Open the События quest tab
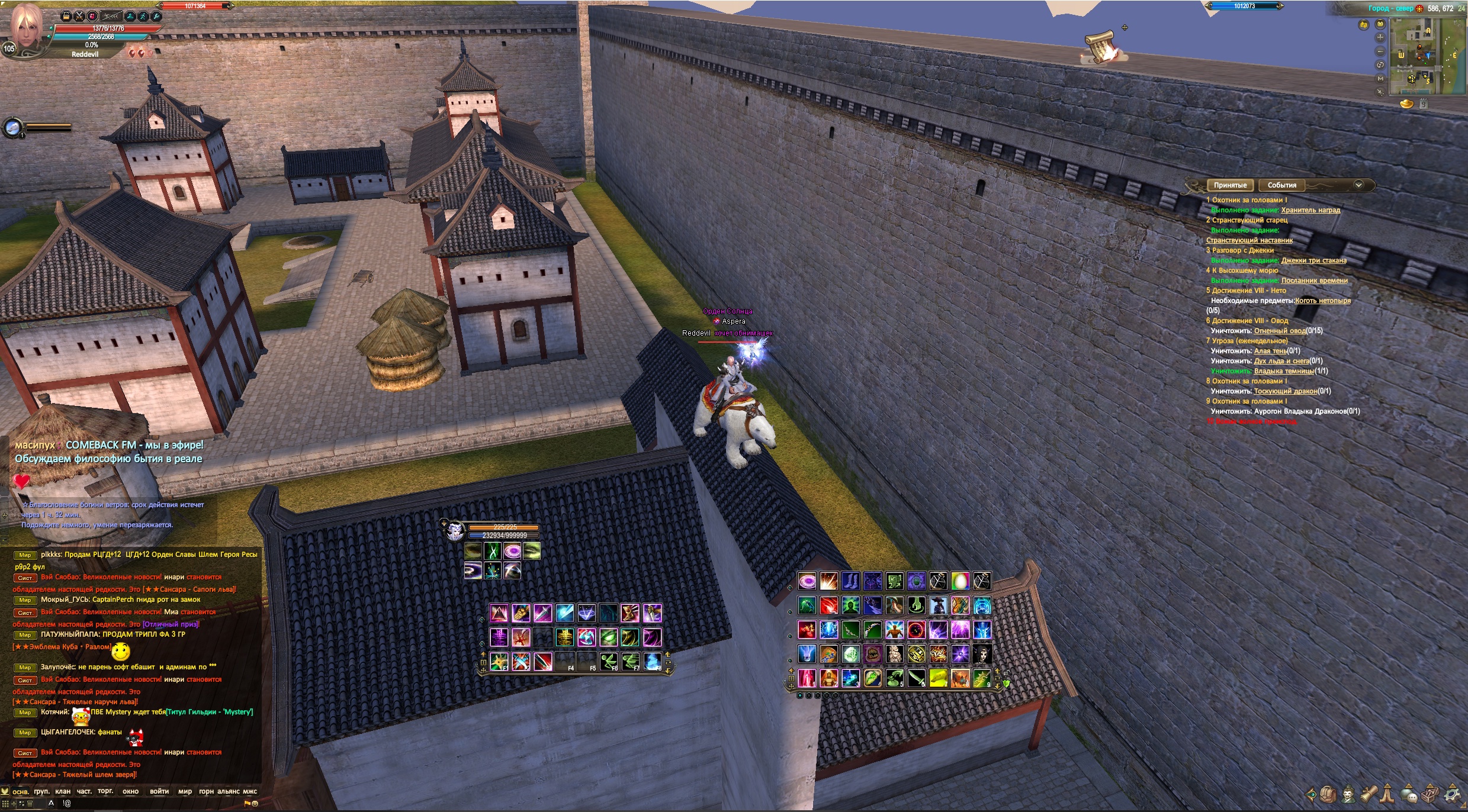The width and height of the screenshot is (1468, 812). (1281, 185)
